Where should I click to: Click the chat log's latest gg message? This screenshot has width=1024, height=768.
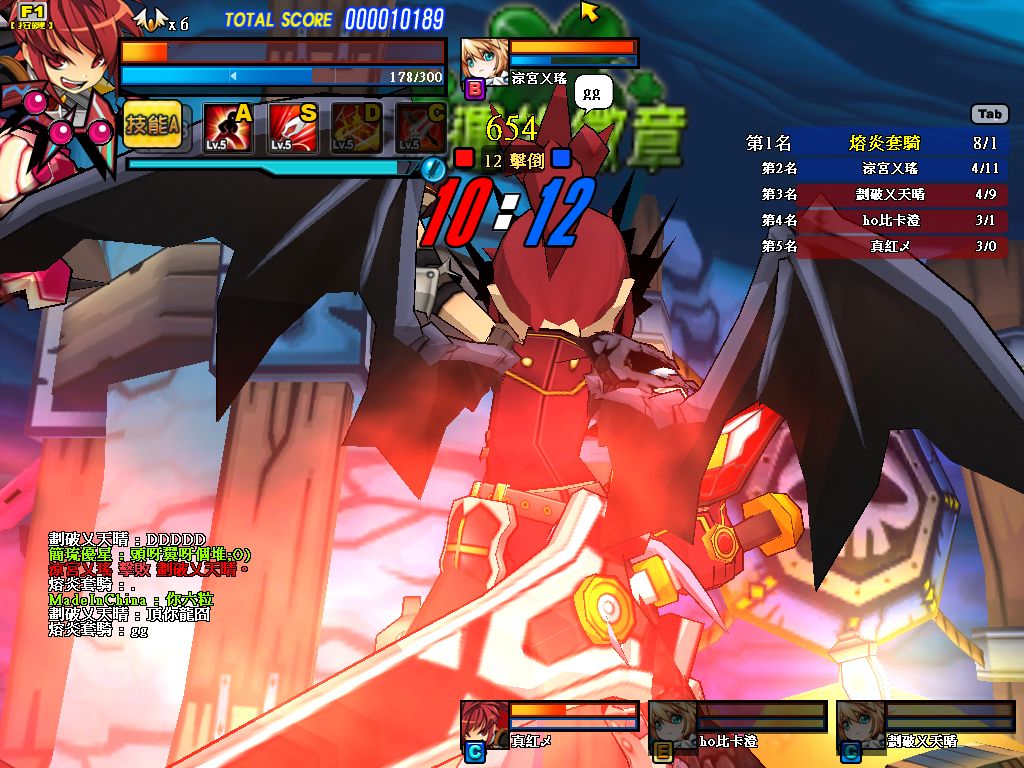98,631
